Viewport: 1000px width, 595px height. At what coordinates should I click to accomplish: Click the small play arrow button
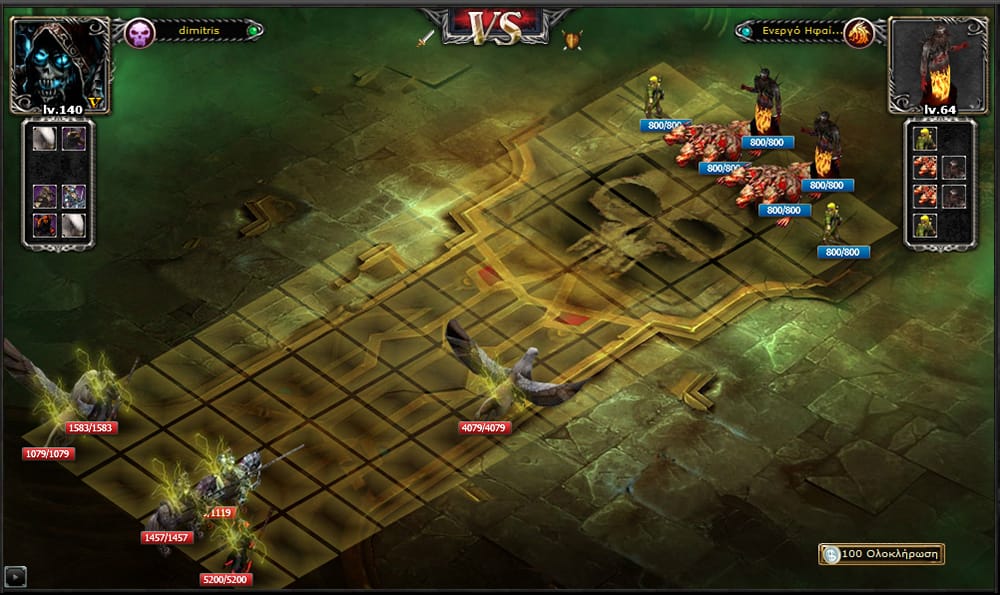(16, 576)
